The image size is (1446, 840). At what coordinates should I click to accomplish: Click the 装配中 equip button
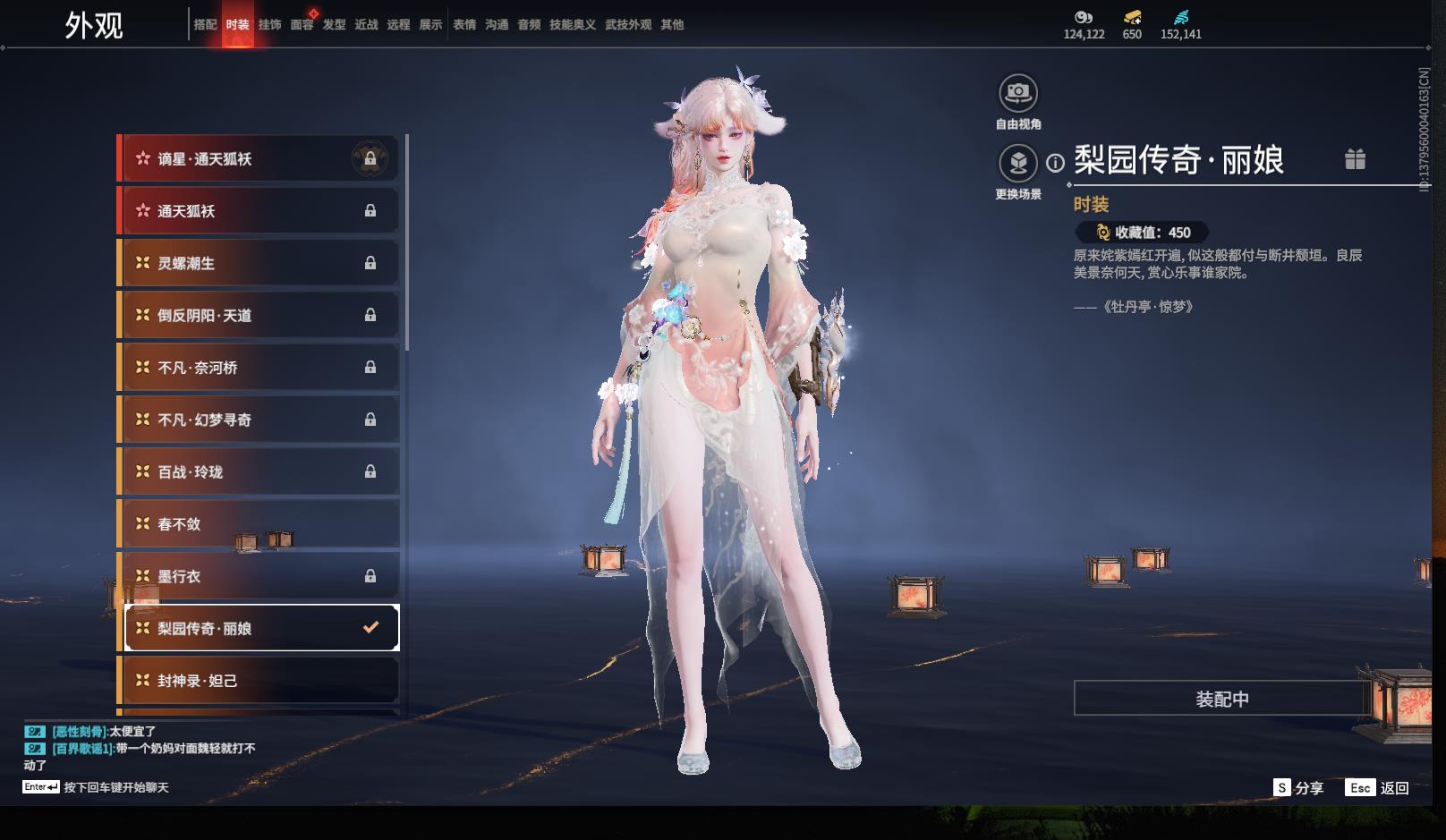[1221, 699]
